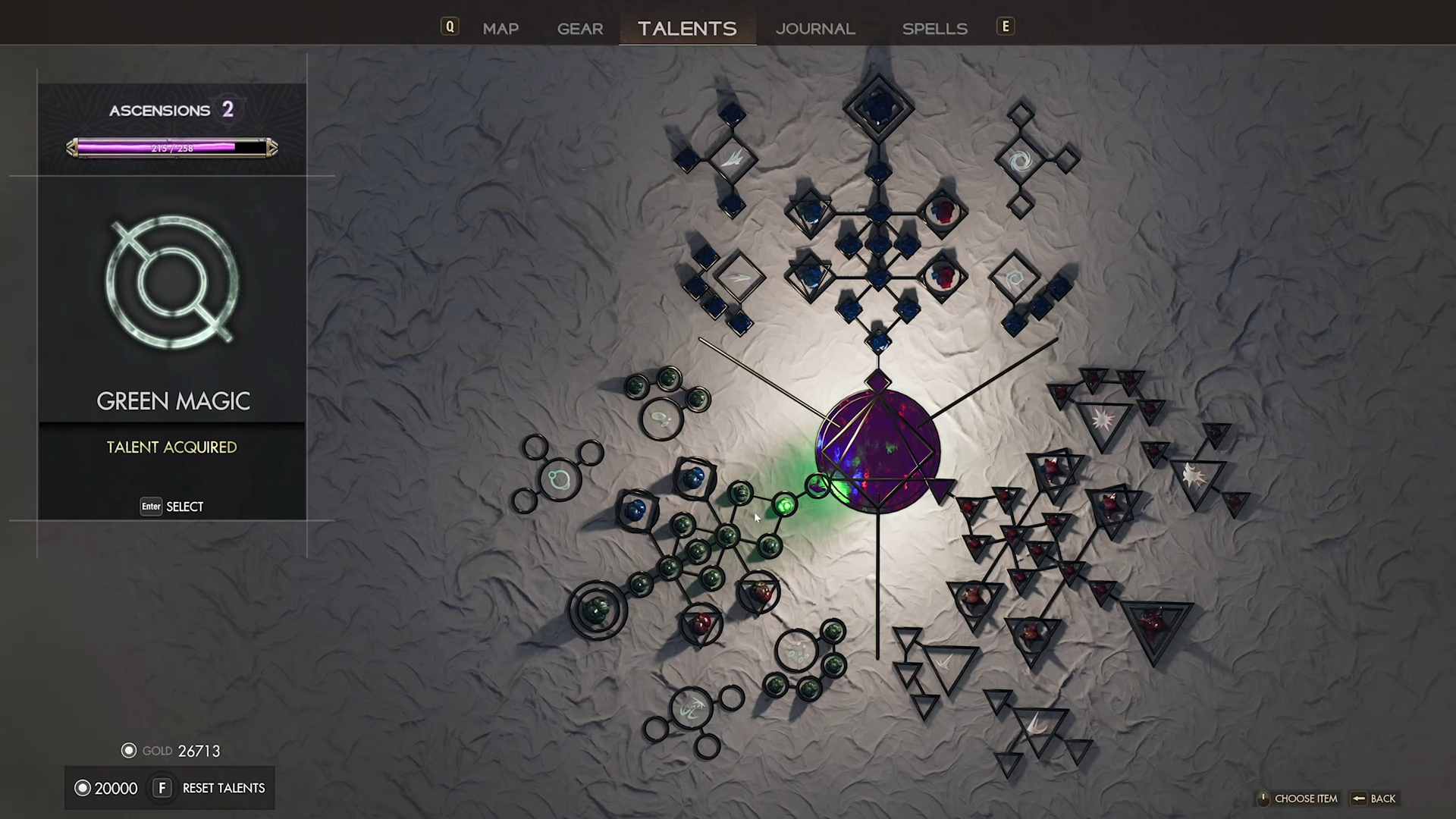Pick the largest blue diamond talent node

(x=878, y=107)
